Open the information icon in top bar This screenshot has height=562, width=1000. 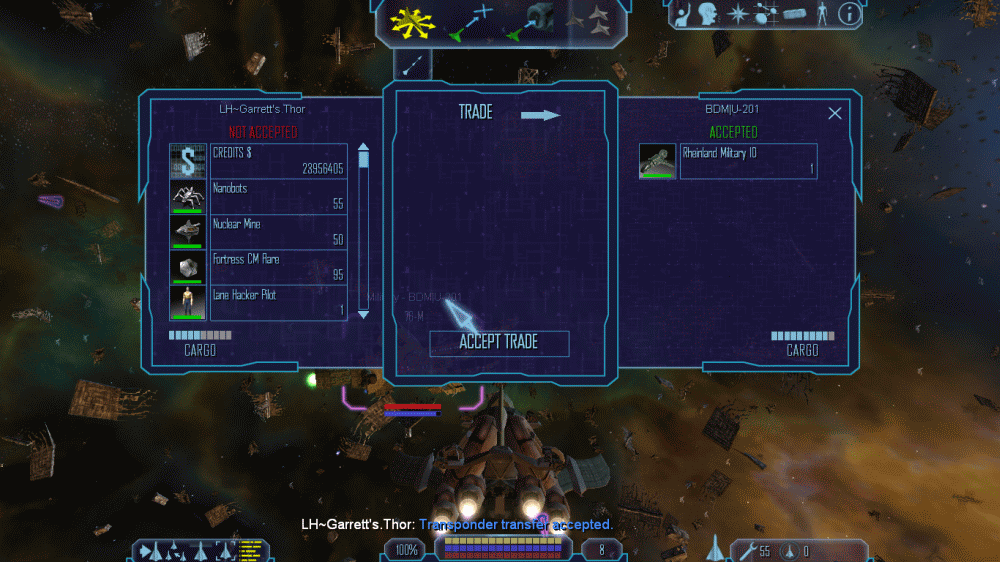coord(850,14)
